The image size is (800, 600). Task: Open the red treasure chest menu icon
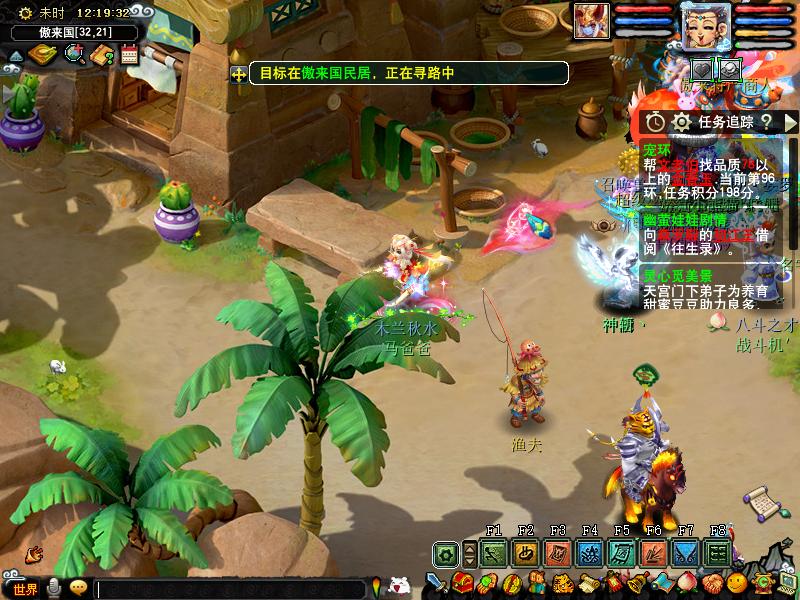coord(462,583)
